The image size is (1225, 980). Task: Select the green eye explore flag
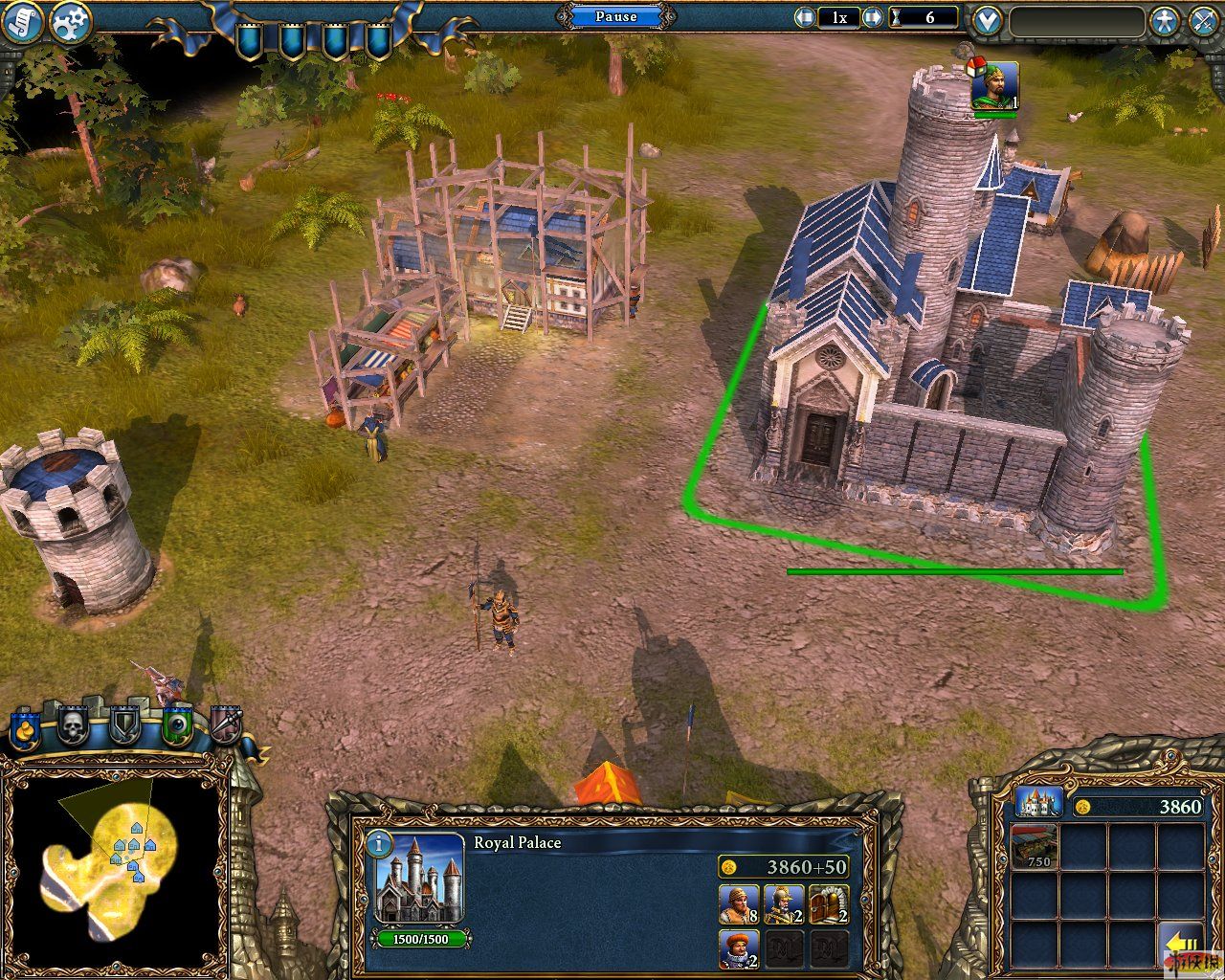tap(177, 727)
